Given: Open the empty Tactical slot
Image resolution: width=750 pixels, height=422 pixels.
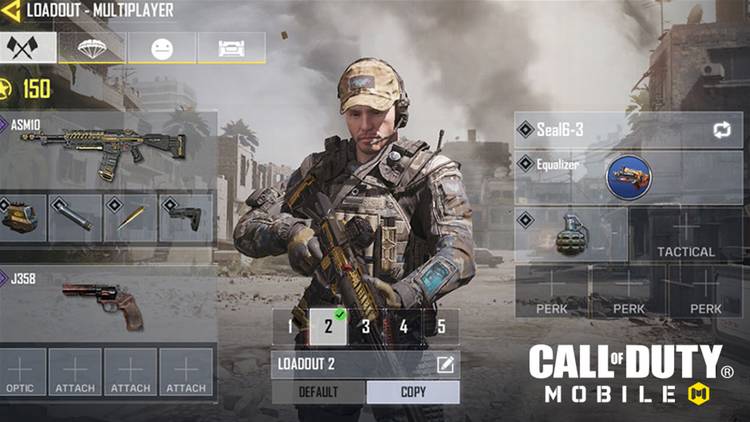Looking at the screenshot, I should click(686, 235).
